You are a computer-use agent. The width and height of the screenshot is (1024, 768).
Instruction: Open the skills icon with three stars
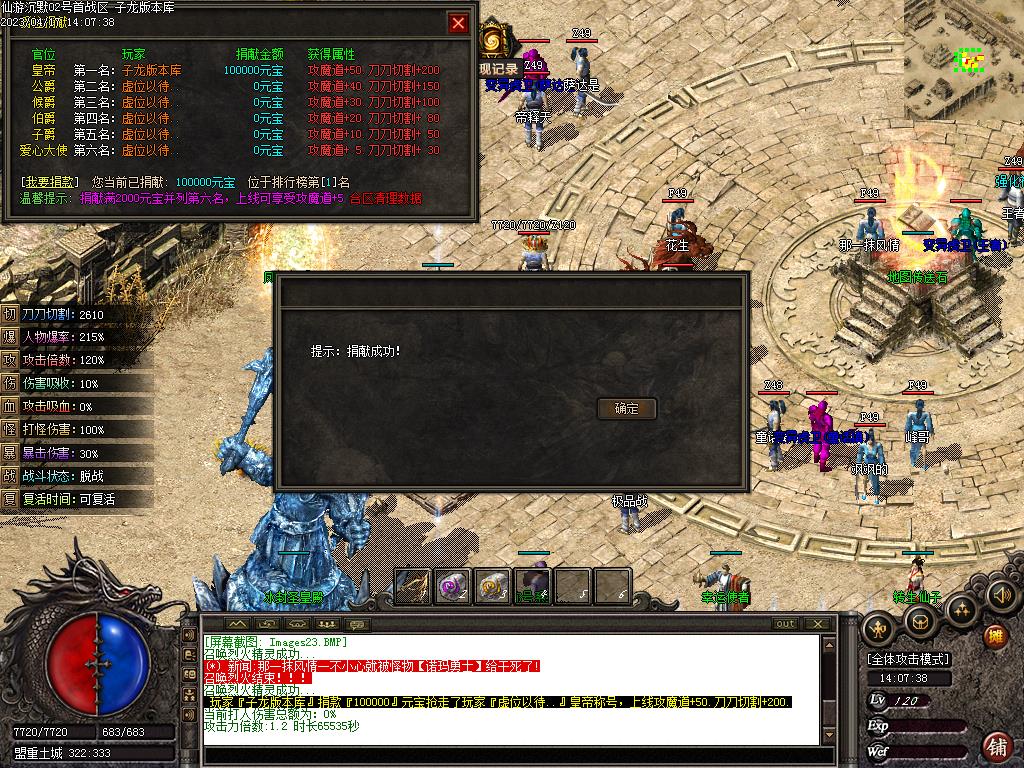960,608
